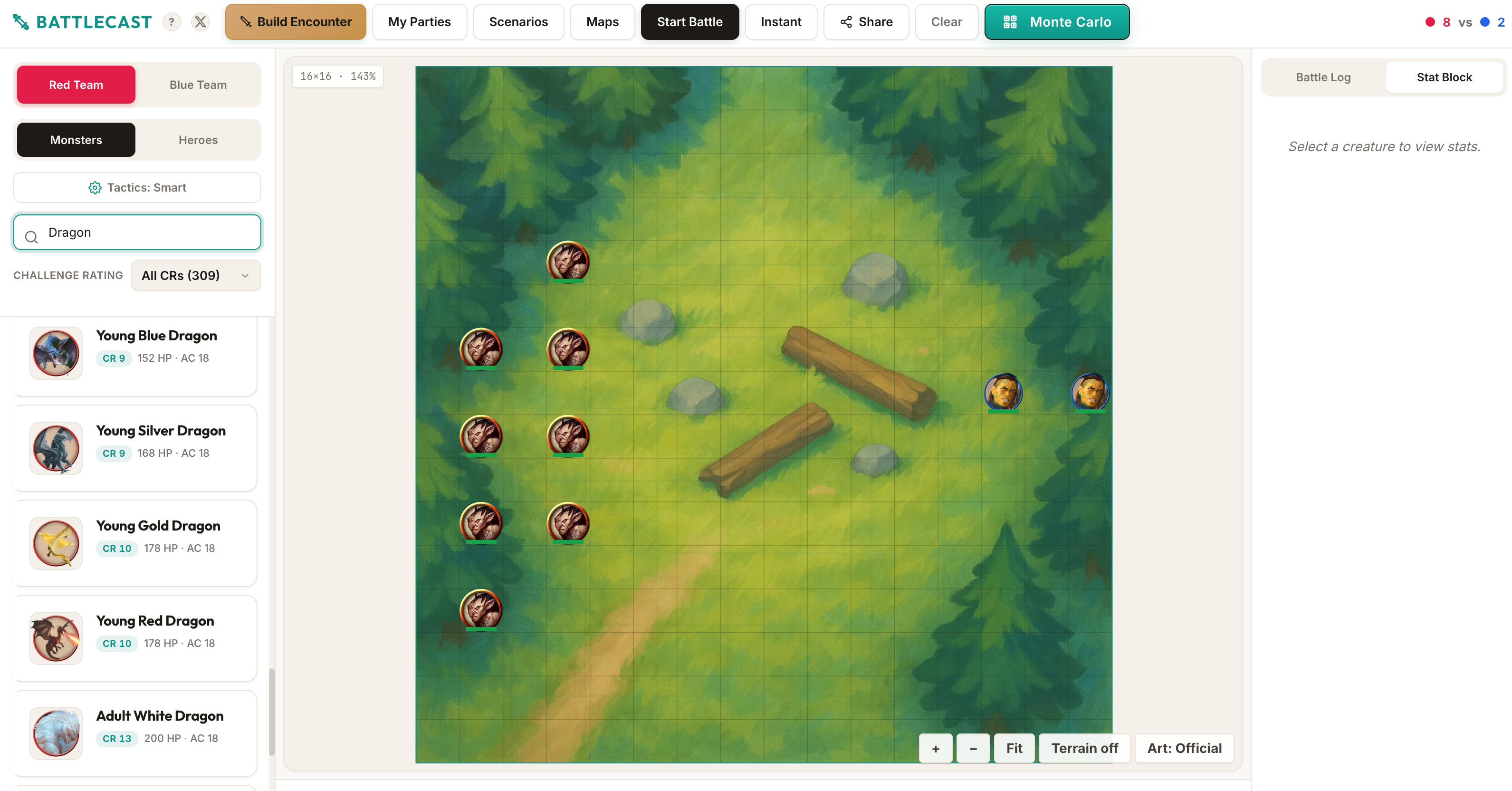The height and width of the screenshot is (791, 1512).
Task: Open the Scenarios menu
Action: point(518,22)
